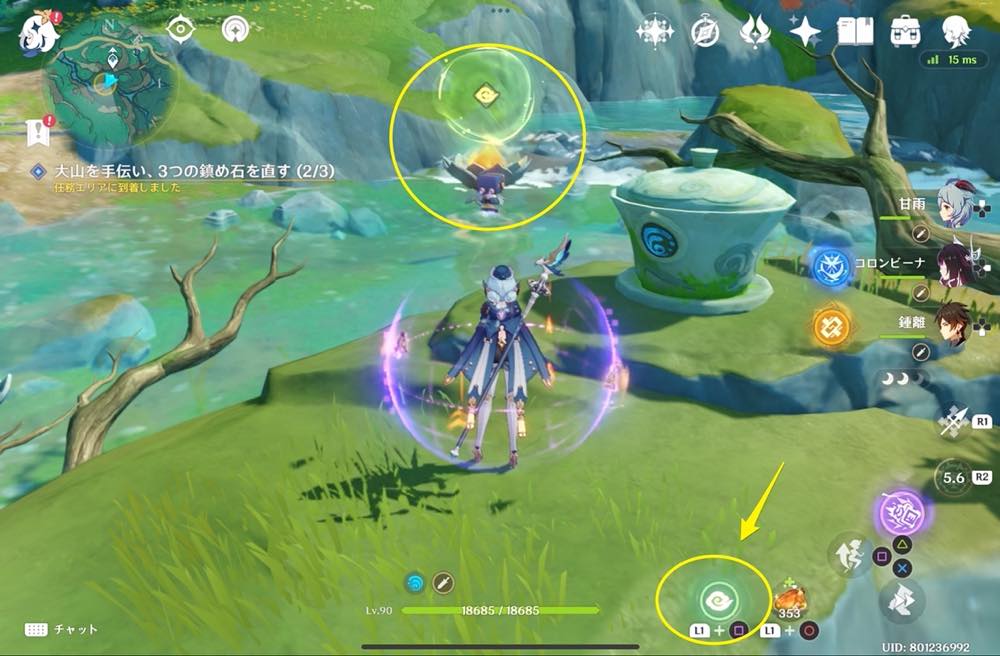Viewport: 1000px width, 656px height.
Task: Open the compass icon in the top bar
Action: [706, 32]
